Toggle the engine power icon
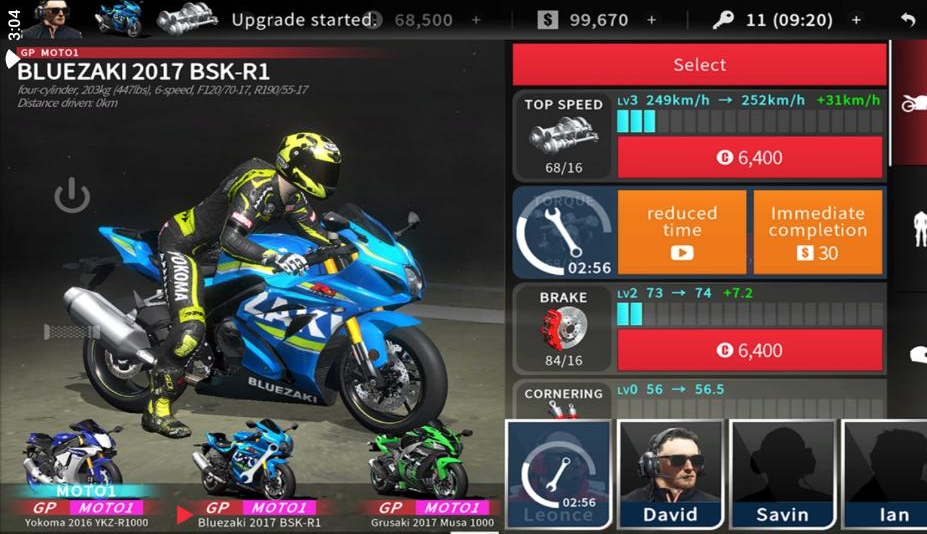Screen dimensions: 927x534 tap(72, 197)
